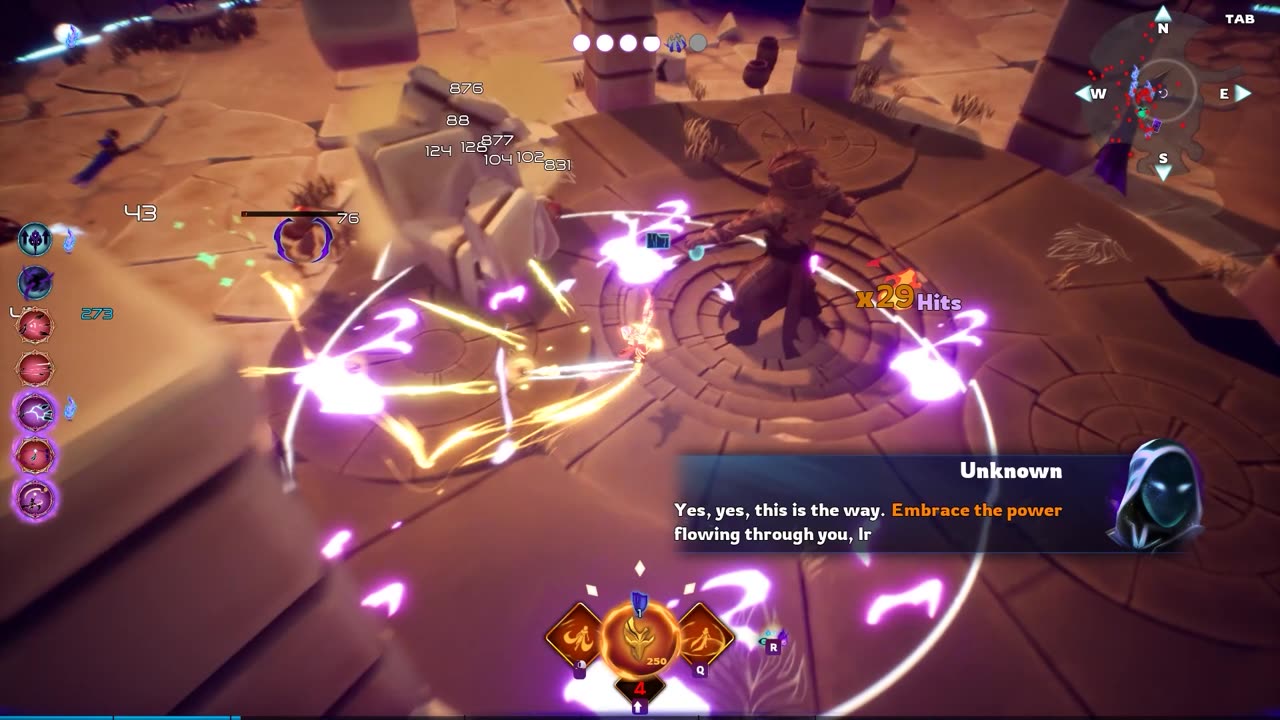Select the purple lightning buff icon
The width and height of the screenshot is (1280, 720).
point(36,411)
